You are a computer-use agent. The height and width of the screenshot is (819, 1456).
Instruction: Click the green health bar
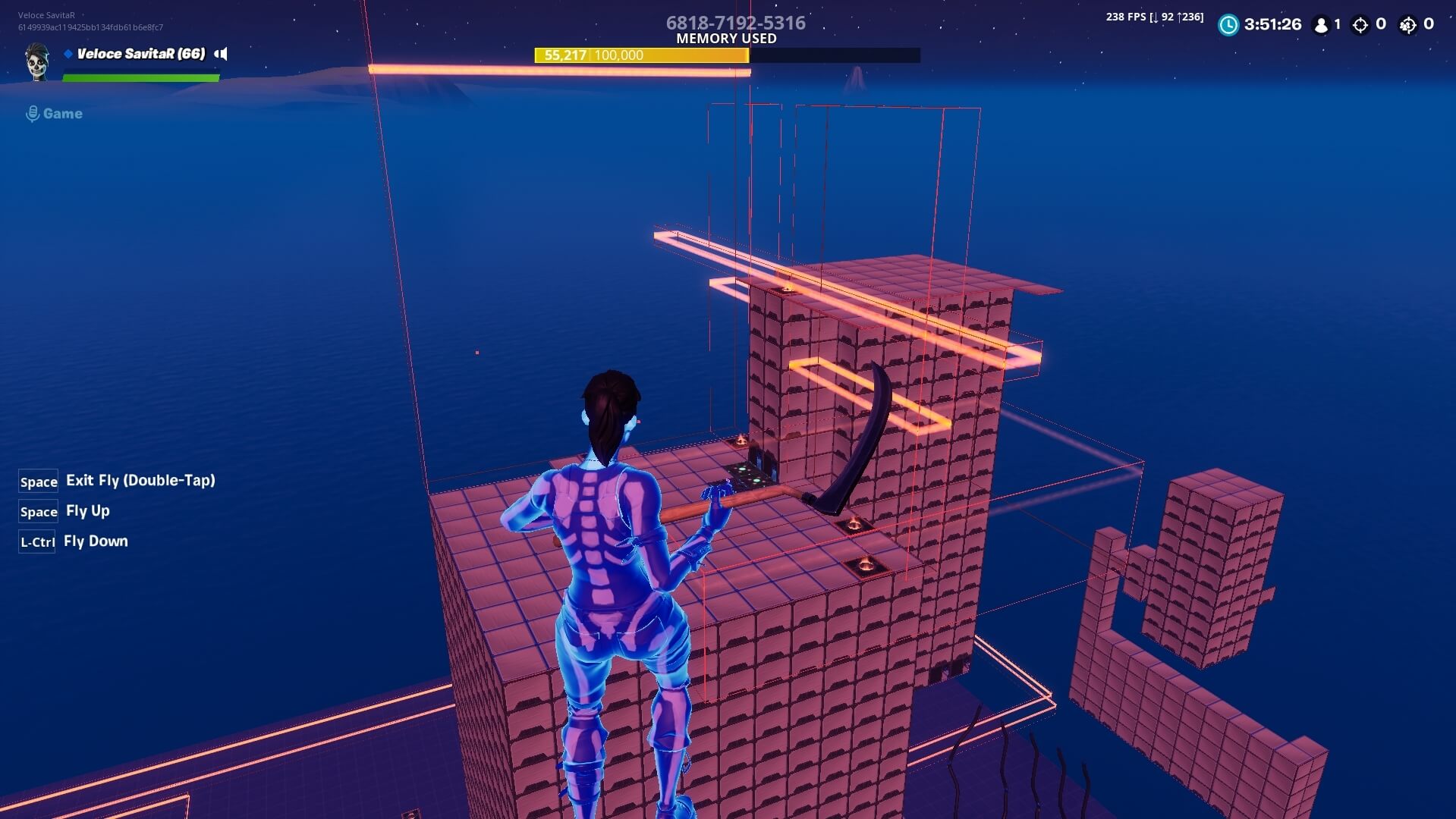pos(140,76)
